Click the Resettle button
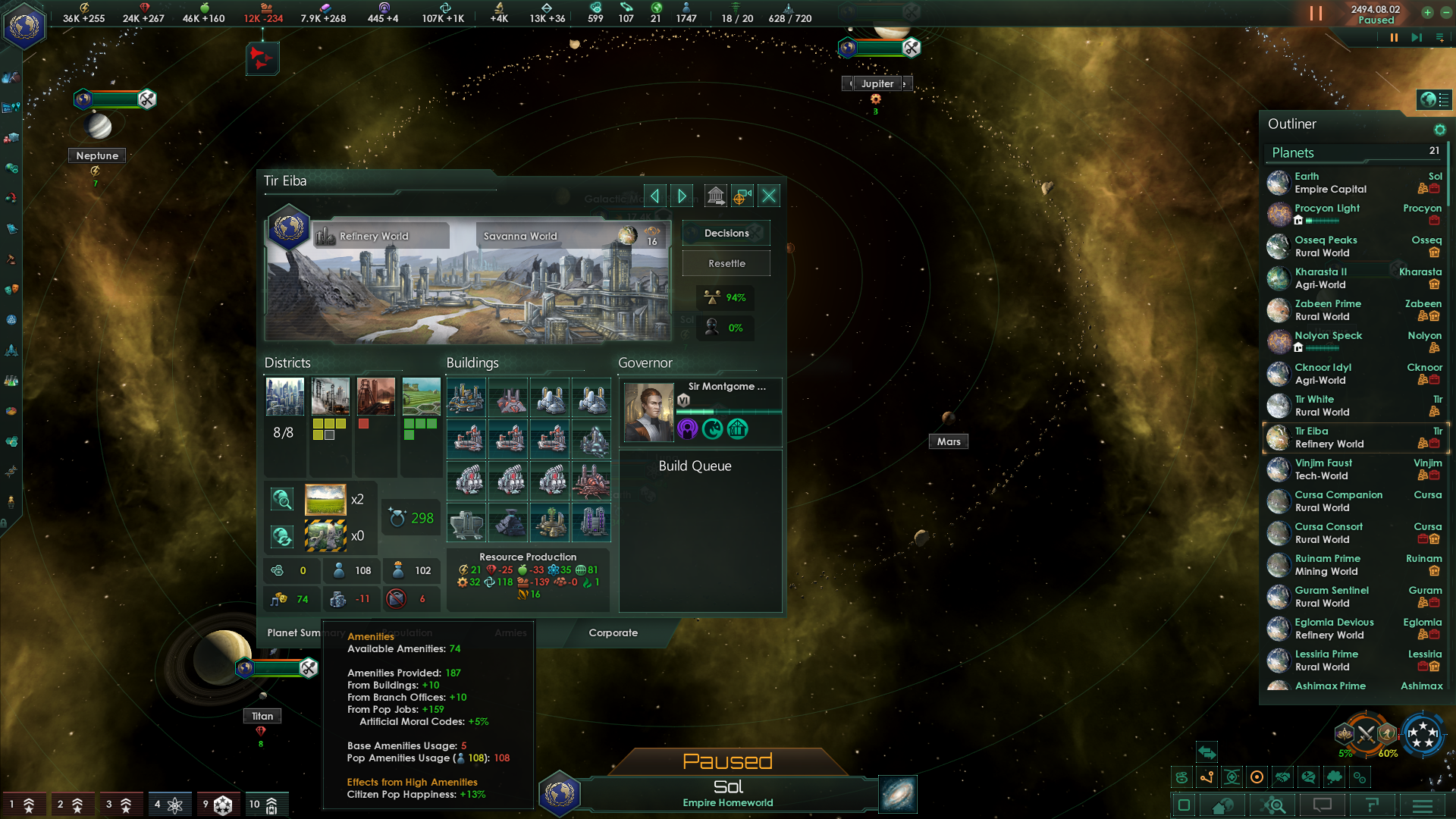The height and width of the screenshot is (819, 1456). pos(726,264)
